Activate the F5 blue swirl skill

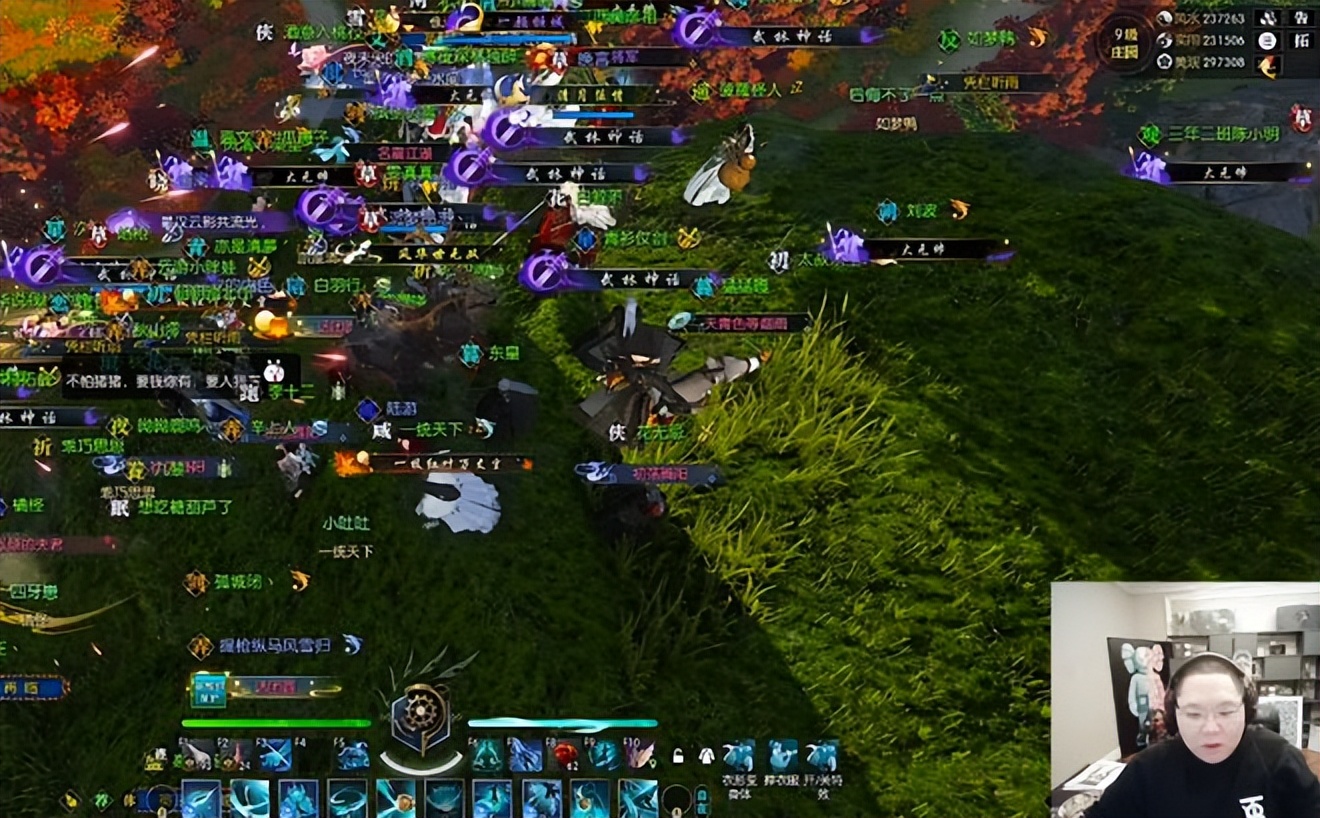pos(352,755)
